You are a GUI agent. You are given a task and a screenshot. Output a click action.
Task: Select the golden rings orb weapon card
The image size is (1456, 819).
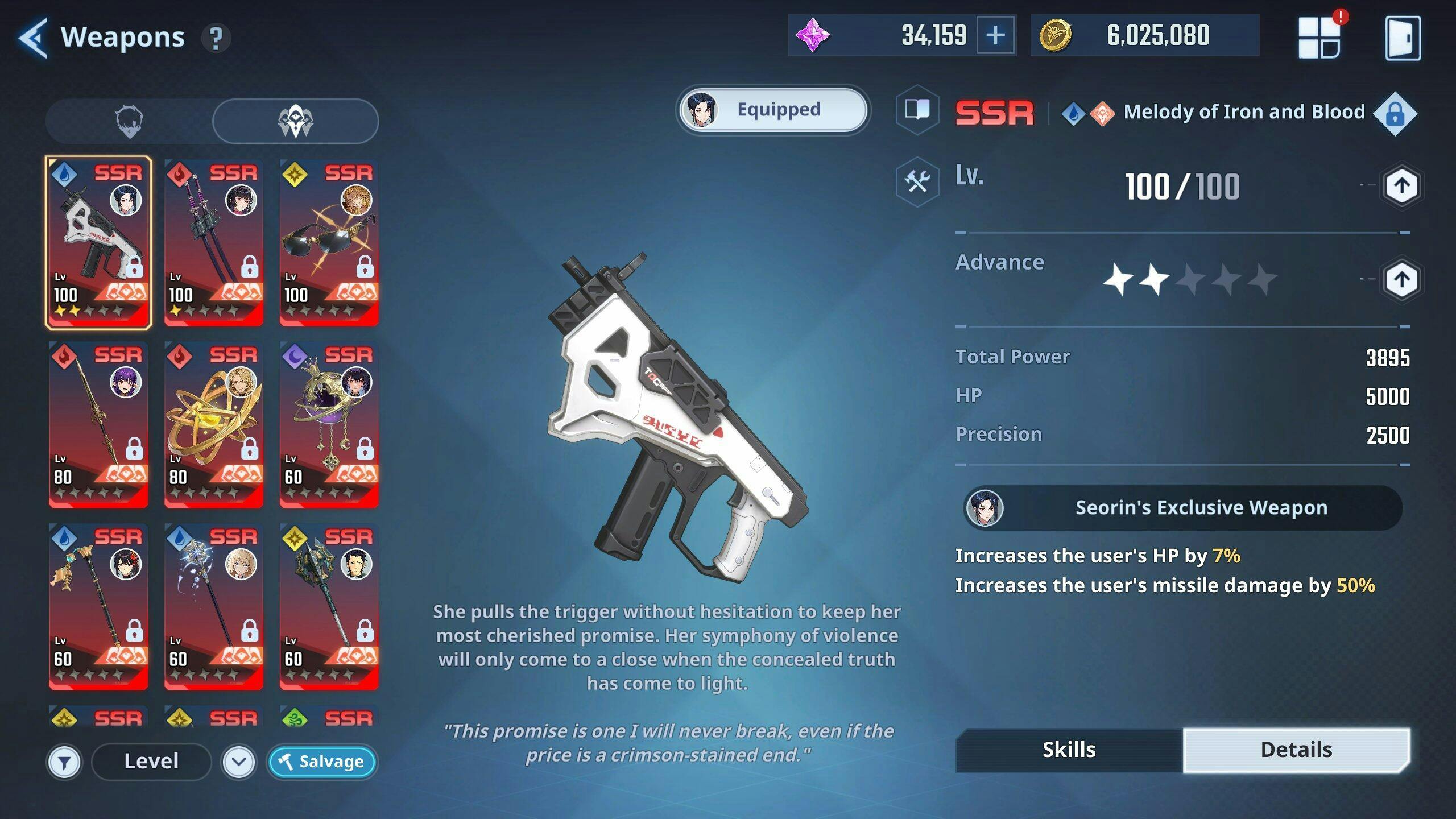pos(214,425)
